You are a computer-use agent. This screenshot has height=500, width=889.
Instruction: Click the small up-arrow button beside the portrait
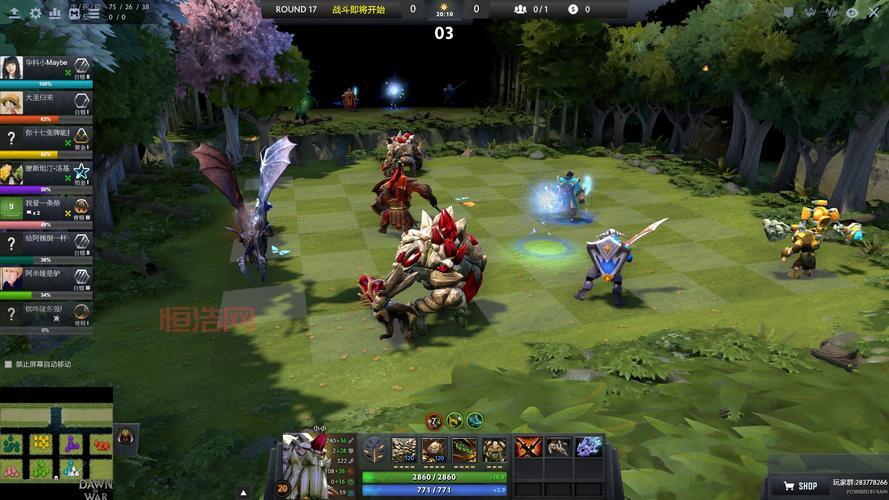(244, 491)
